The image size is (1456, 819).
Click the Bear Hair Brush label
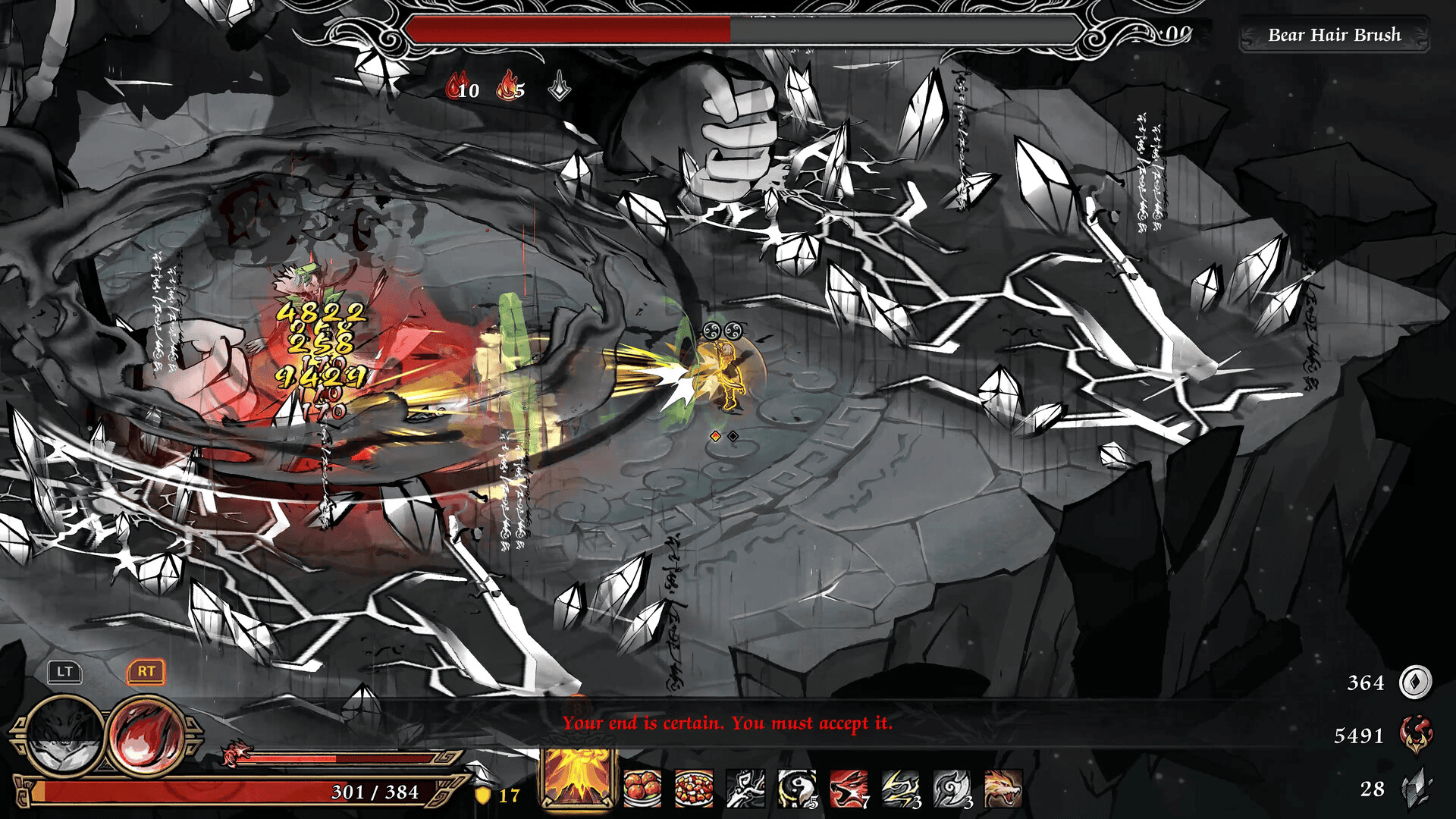click(x=1334, y=35)
